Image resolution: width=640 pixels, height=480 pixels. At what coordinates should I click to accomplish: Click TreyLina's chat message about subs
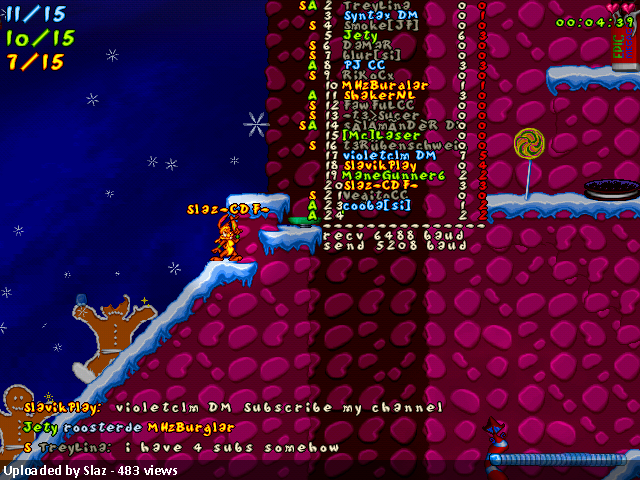point(180,447)
